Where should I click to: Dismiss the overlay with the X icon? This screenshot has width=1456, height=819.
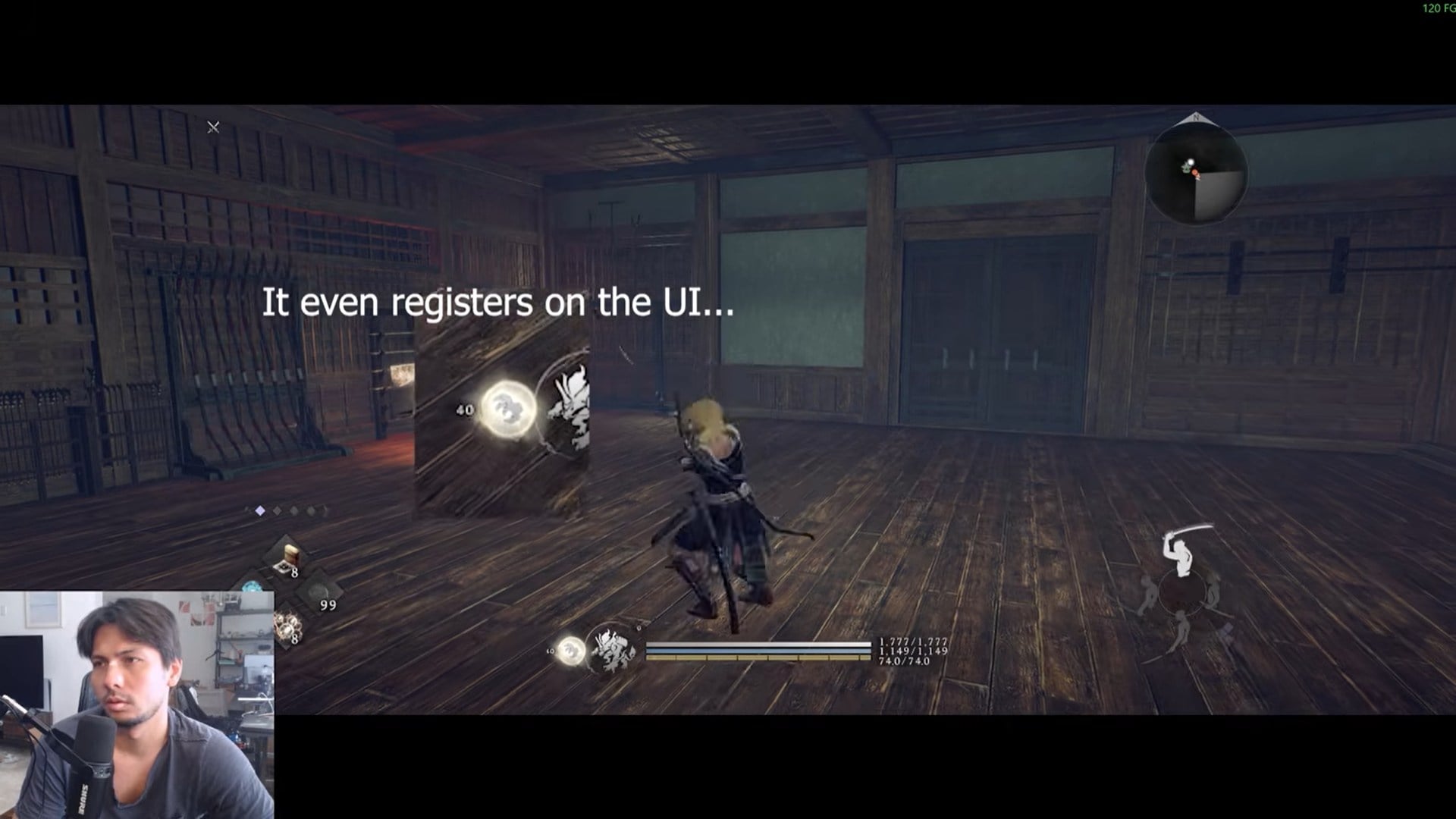(213, 127)
